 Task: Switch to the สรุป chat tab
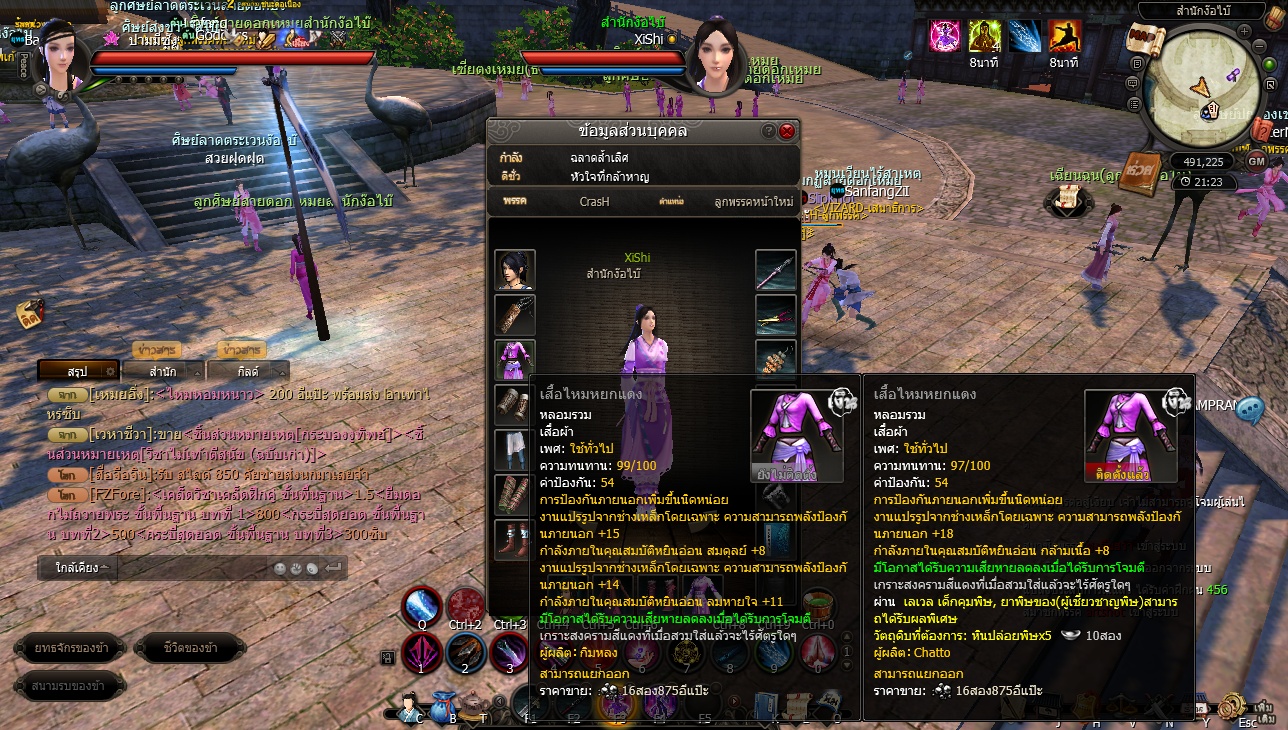tap(78, 371)
